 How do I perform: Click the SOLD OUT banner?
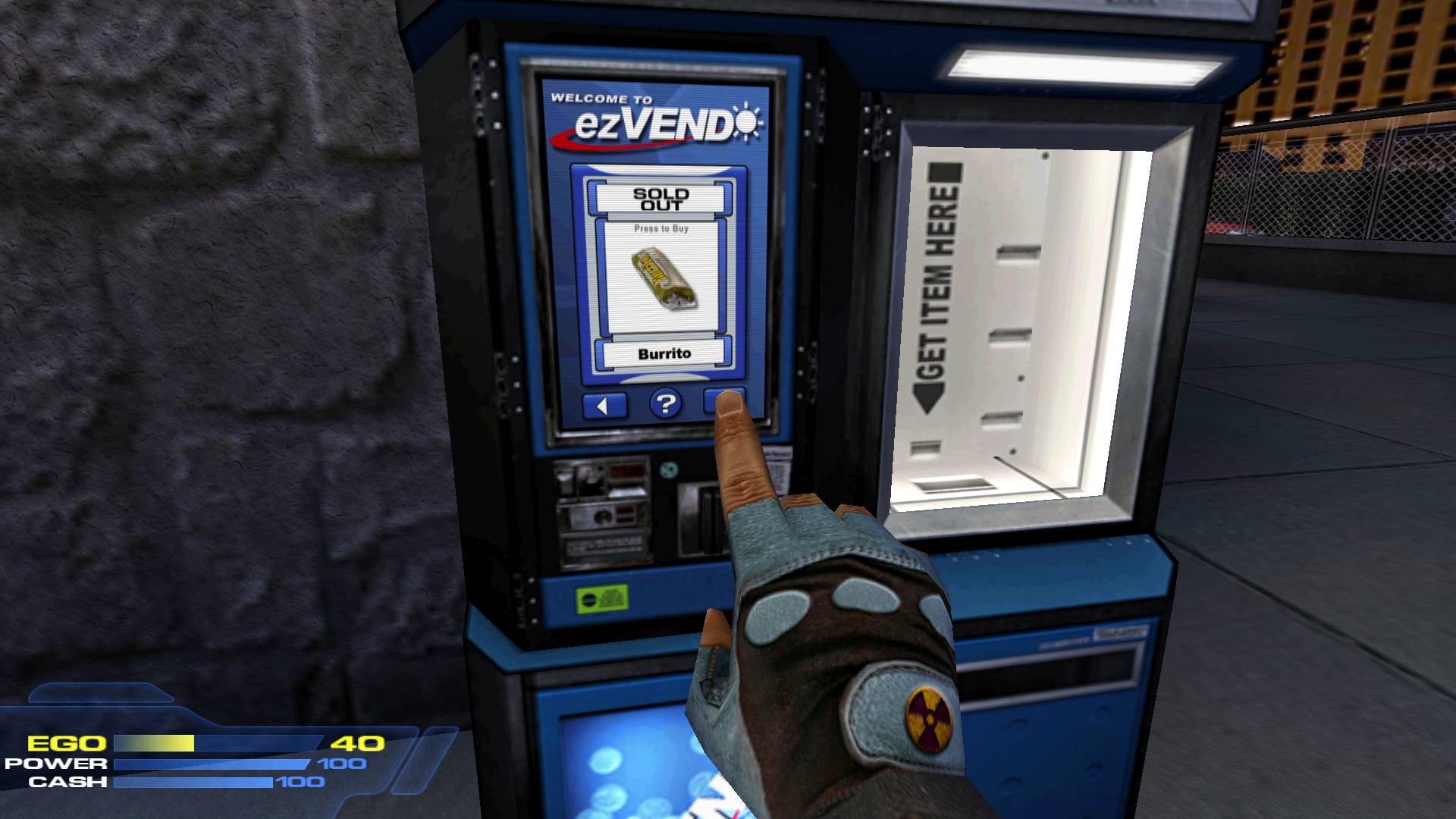(659, 200)
